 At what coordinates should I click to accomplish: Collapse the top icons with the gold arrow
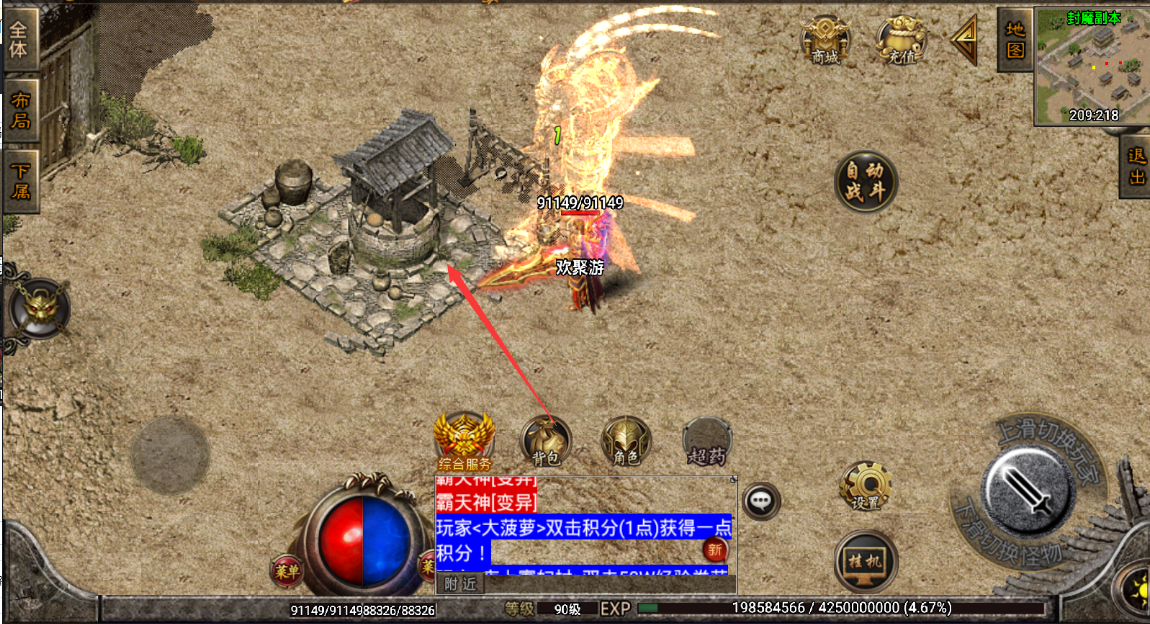coord(966,40)
